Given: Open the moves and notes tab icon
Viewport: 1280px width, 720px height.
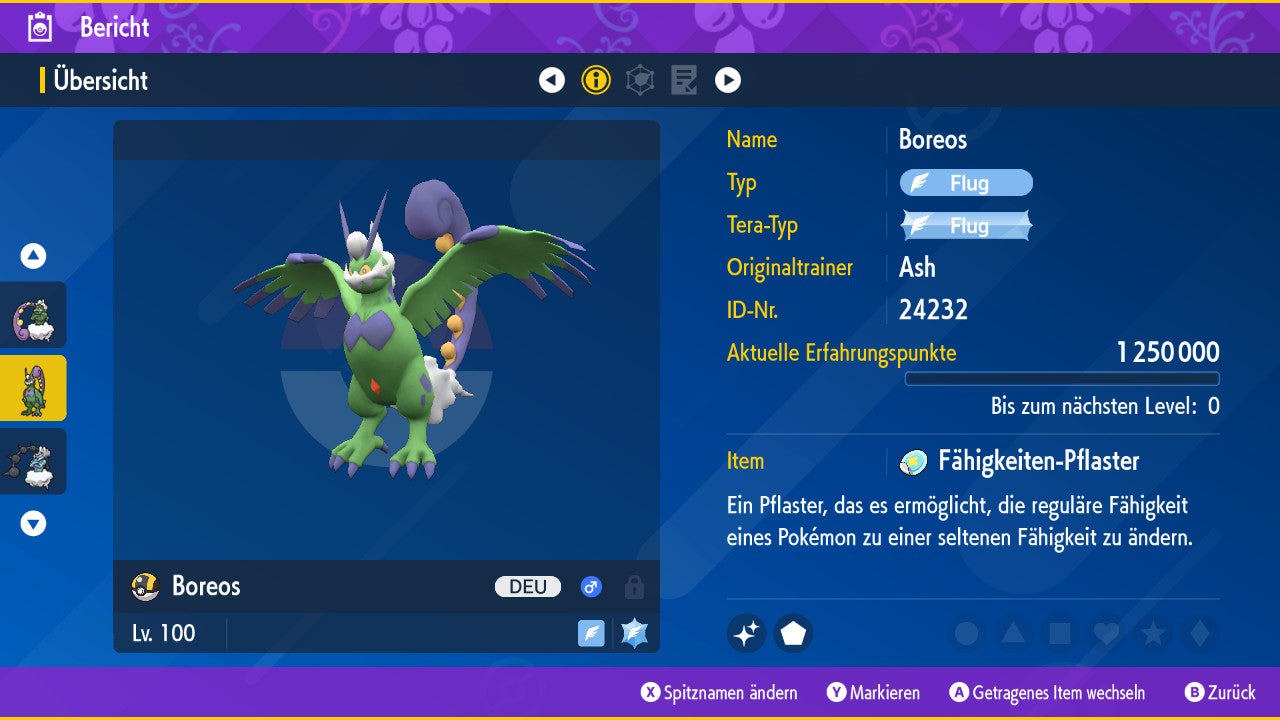Looking at the screenshot, I should point(684,80).
